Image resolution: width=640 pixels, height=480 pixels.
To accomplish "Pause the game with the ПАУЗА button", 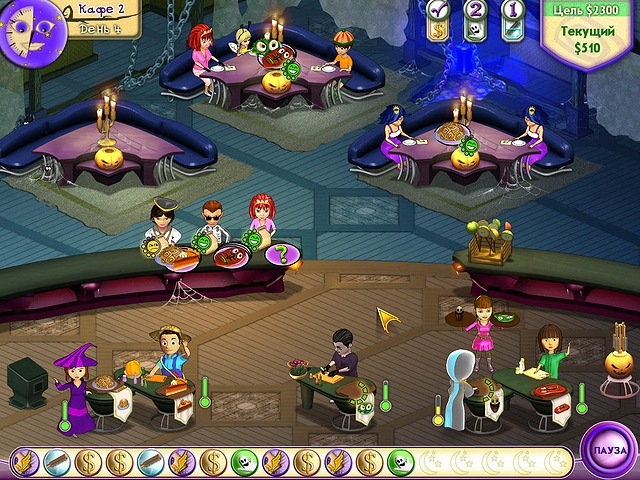I will [x=607, y=450].
